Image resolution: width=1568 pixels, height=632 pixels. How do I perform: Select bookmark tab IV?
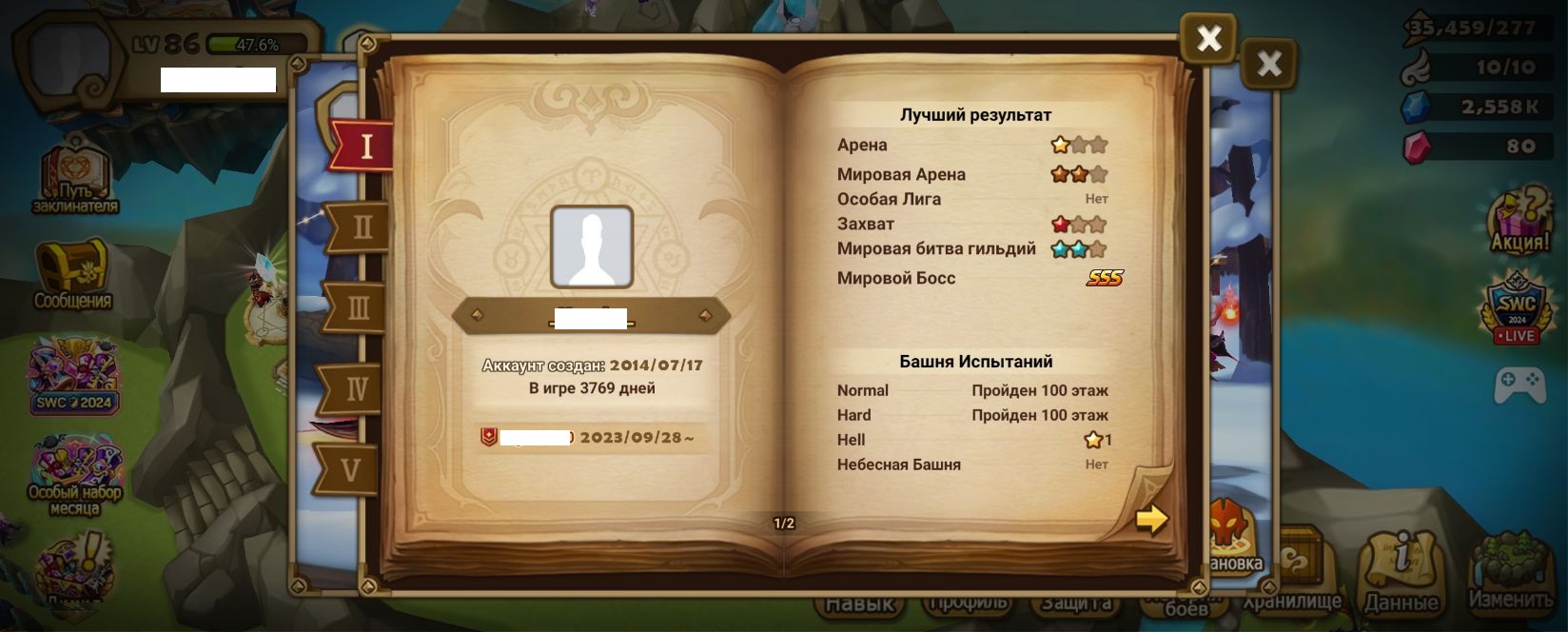point(355,388)
